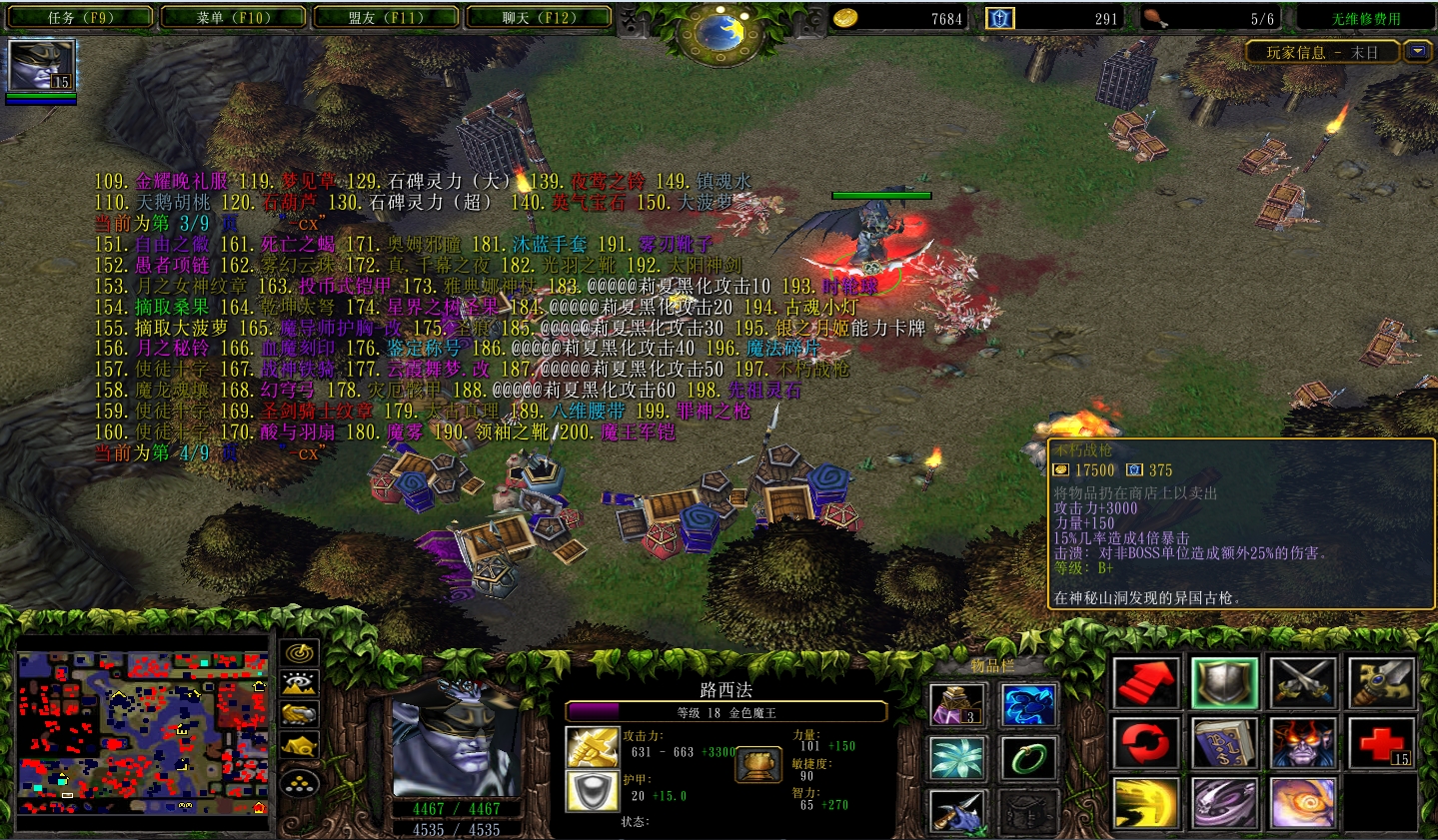Toggle ally colors with the handshake minimap button
This screenshot has height=840, width=1438.
[298, 715]
